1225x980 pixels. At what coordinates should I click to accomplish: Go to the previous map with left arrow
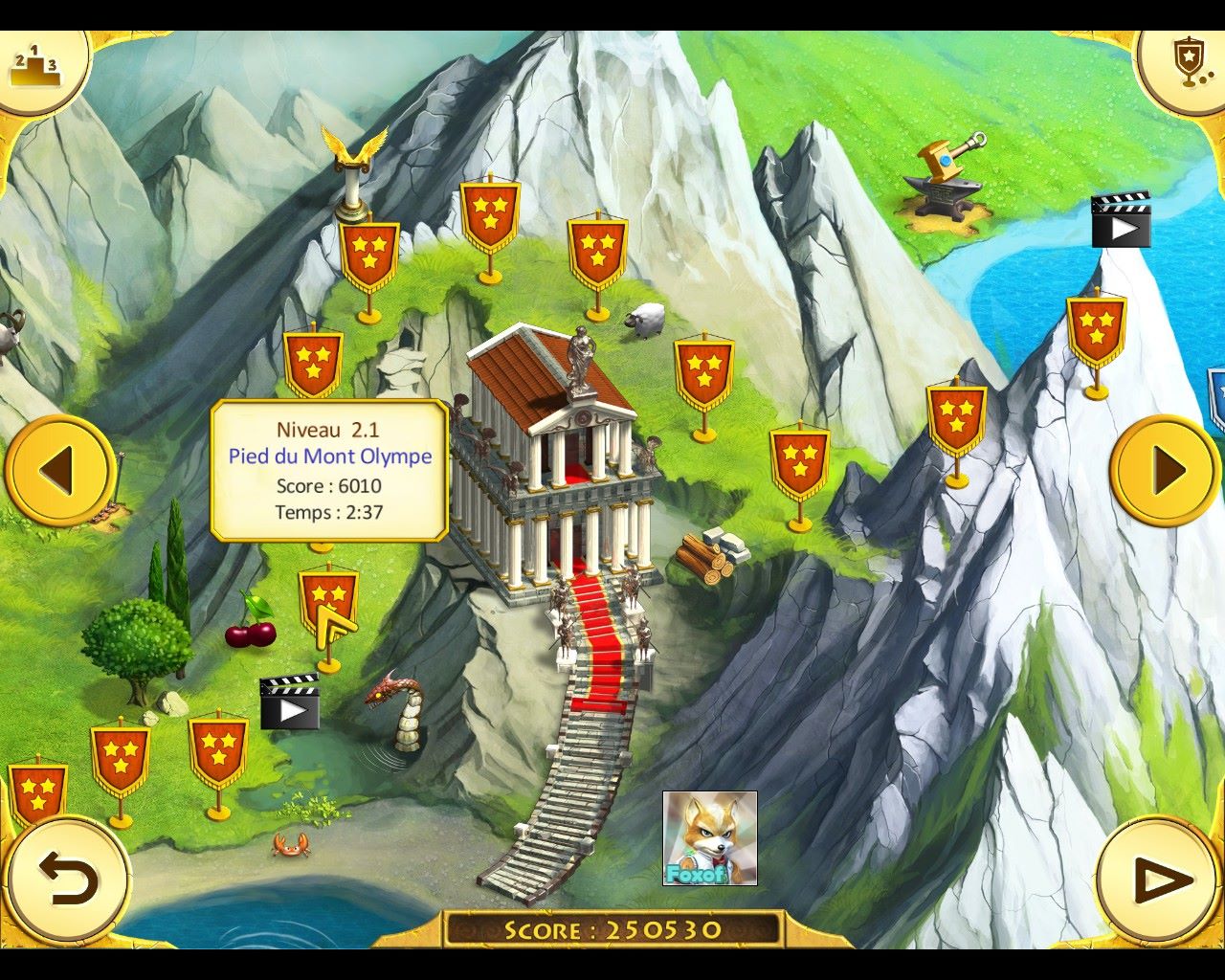59,470
